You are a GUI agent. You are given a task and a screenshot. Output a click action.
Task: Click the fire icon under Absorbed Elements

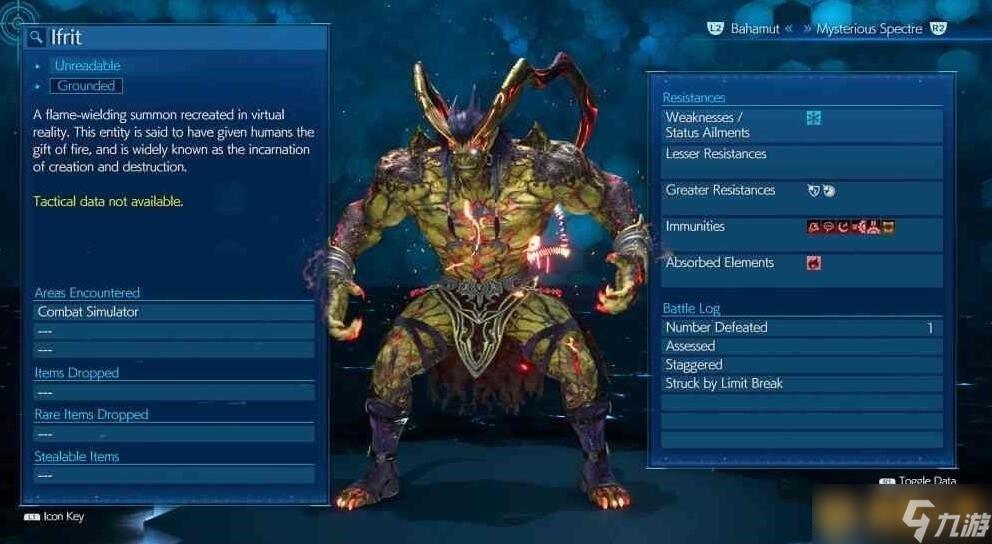814,263
